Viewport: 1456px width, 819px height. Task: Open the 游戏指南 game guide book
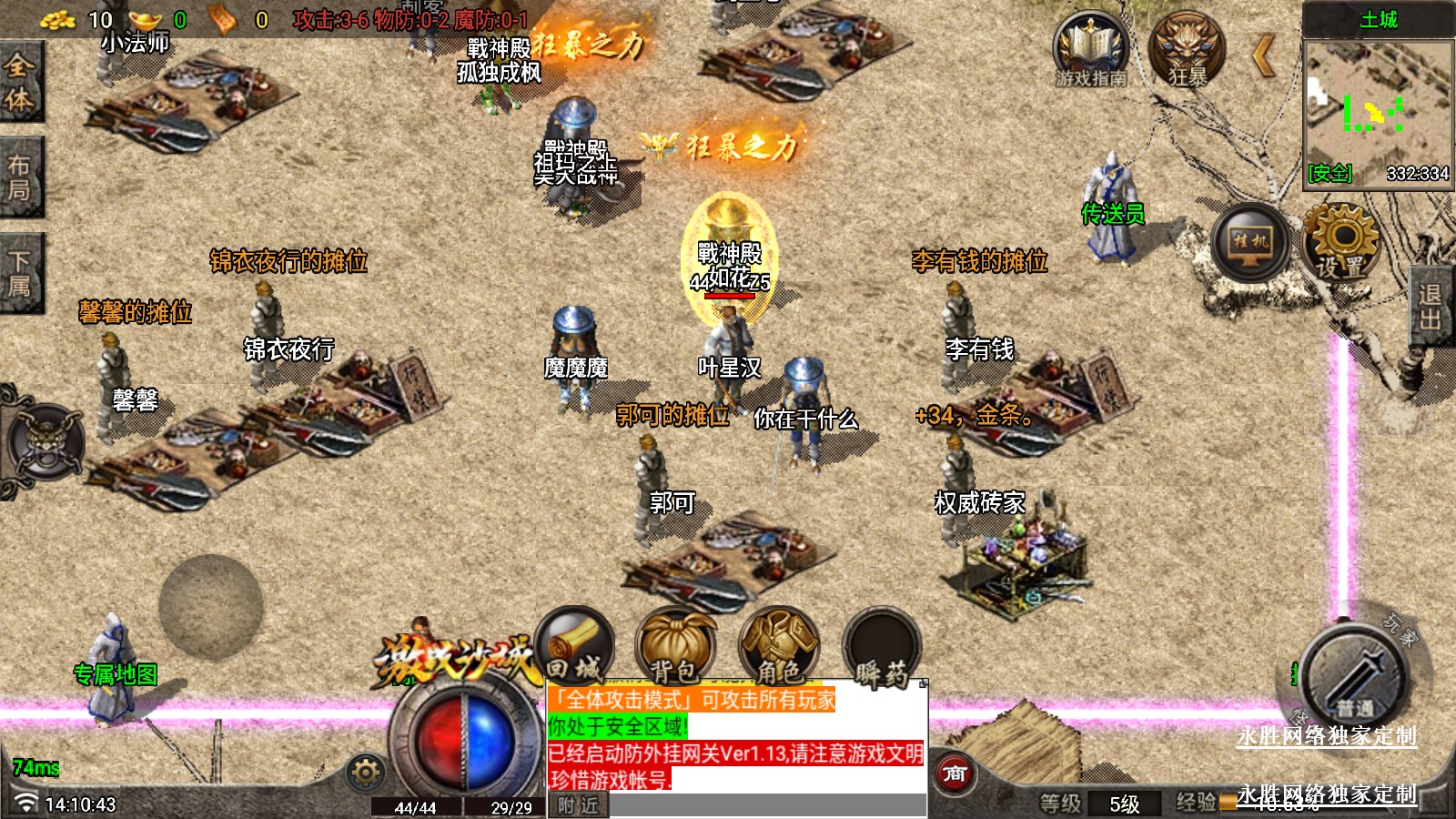(1090, 50)
